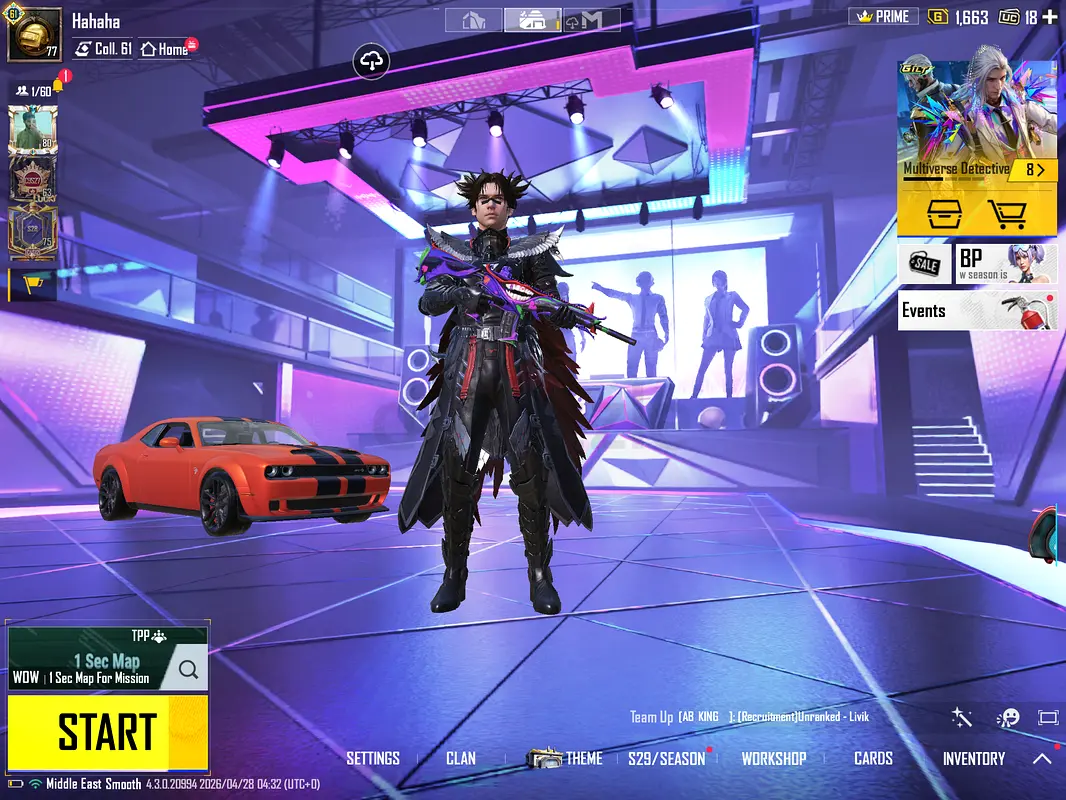Viewport: 1066px width, 800px height.
Task: Go to the S29/SEASON page
Action: (666, 759)
